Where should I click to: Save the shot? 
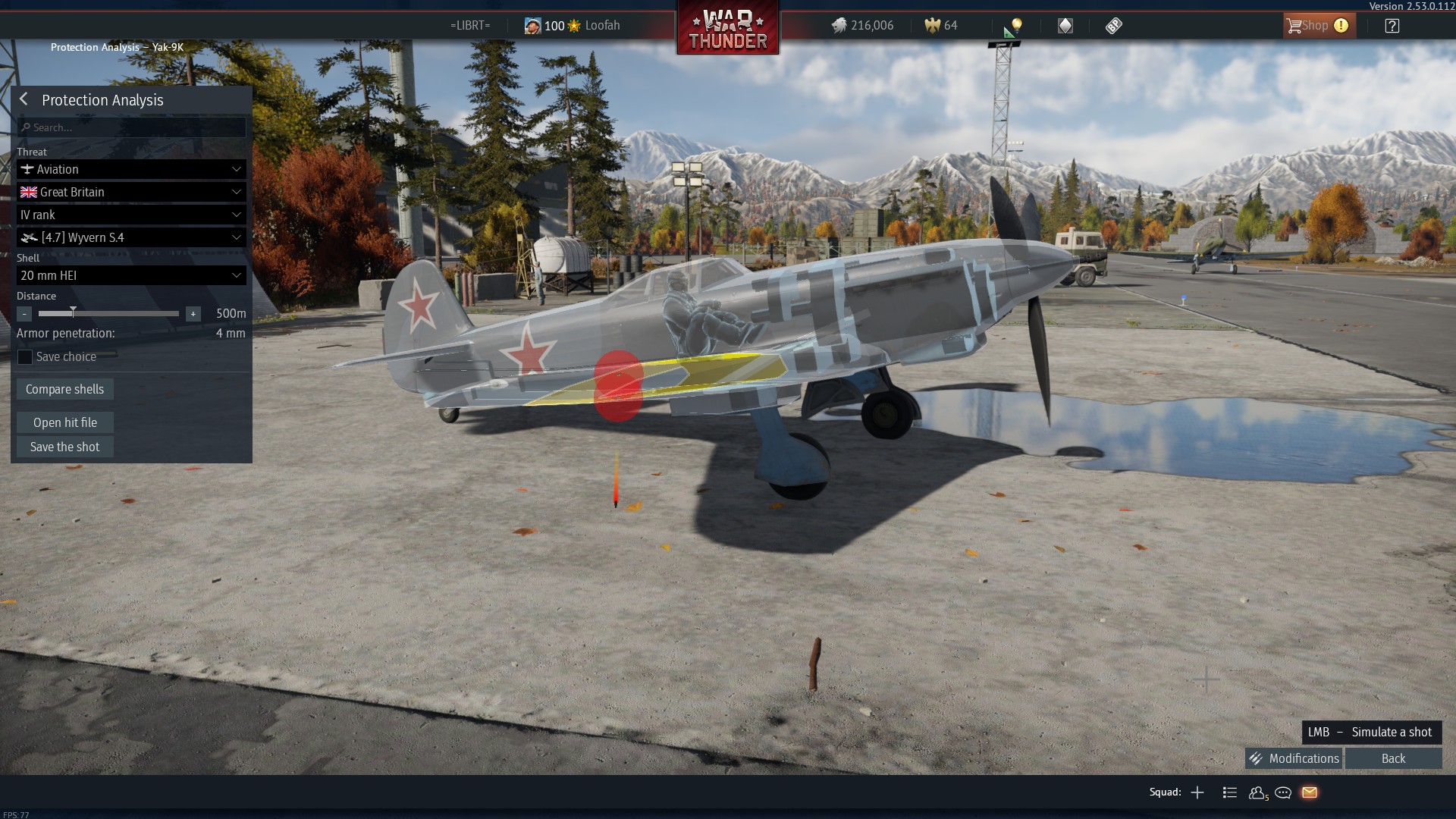click(65, 447)
